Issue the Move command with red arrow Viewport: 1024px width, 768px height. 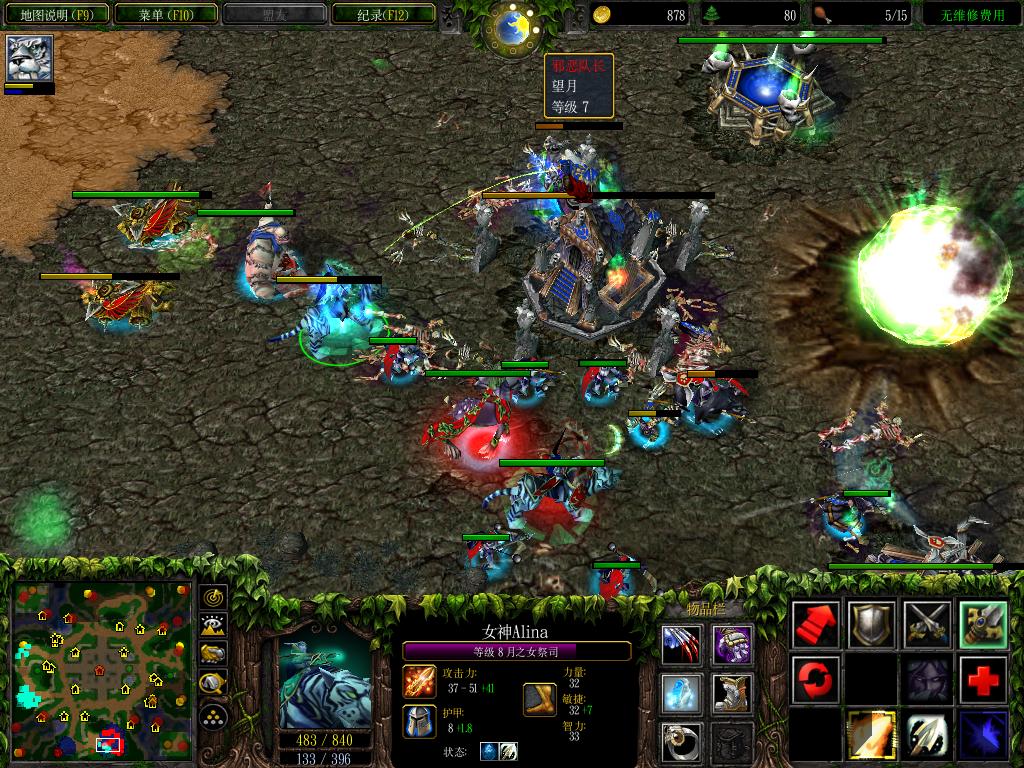point(815,625)
